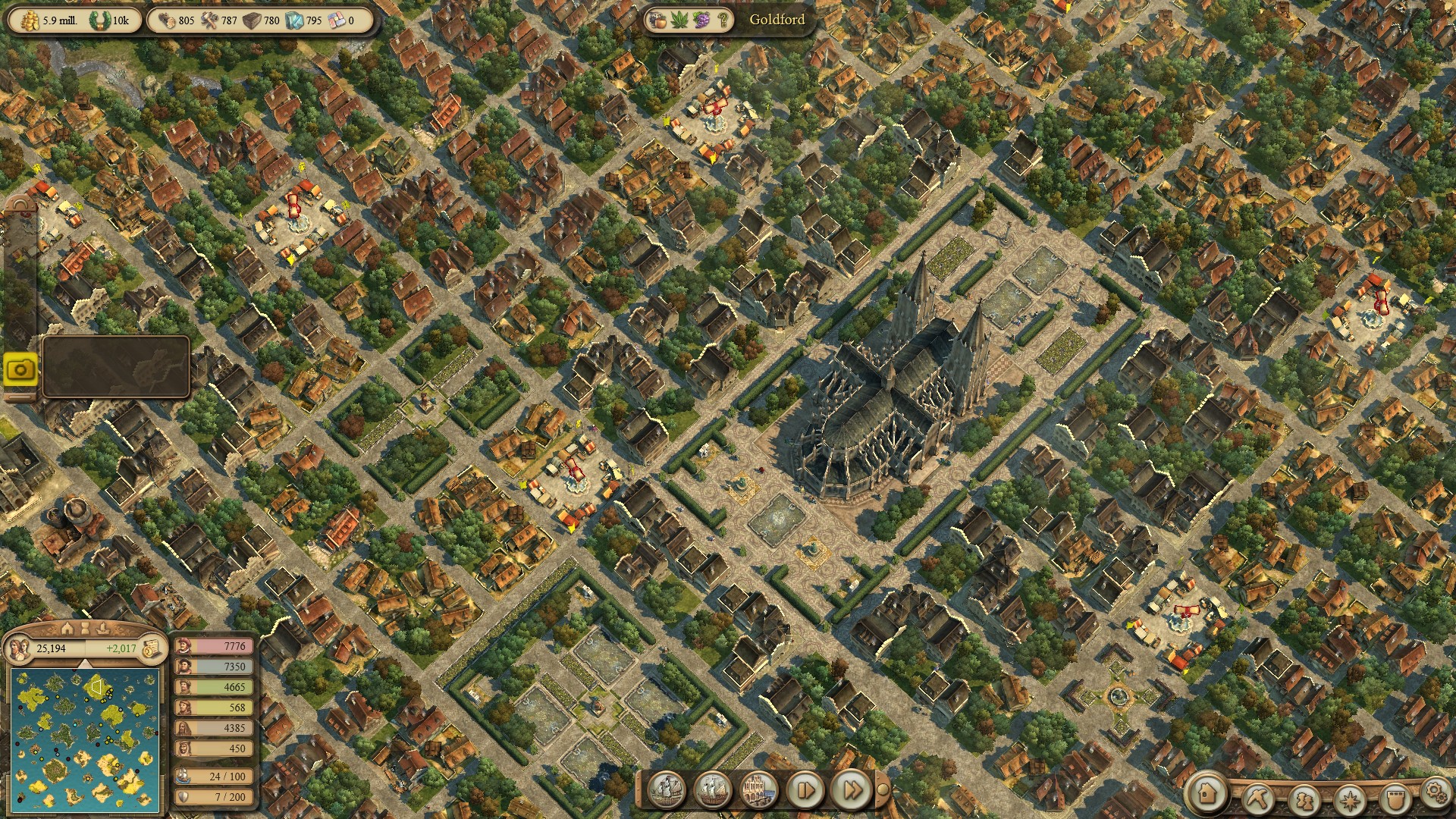Image resolution: width=1456 pixels, height=819 pixels.
Task: Select the ship count 24 / 100 row
Action: [x=215, y=777]
